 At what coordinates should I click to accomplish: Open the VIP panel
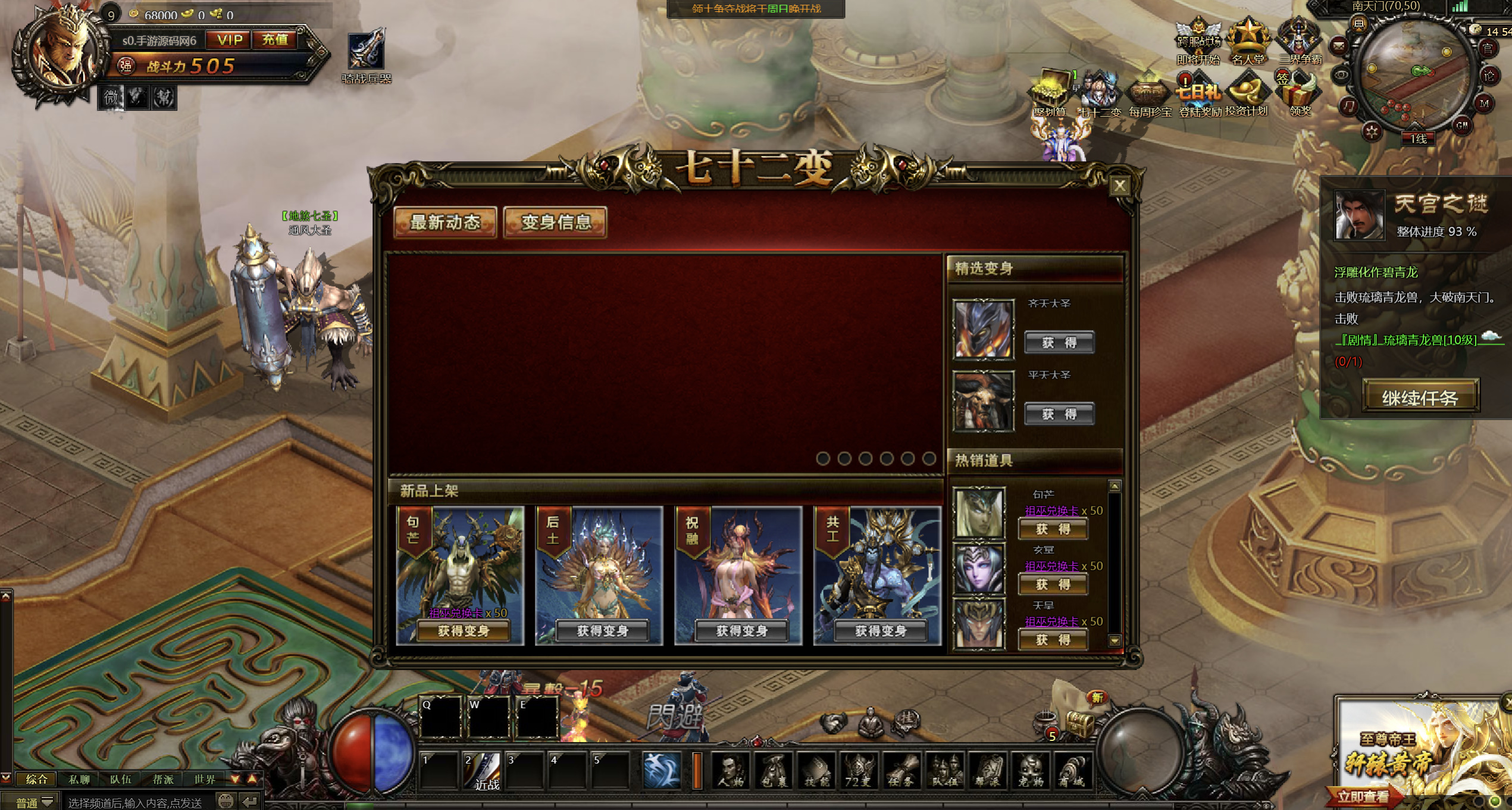pos(229,40)
